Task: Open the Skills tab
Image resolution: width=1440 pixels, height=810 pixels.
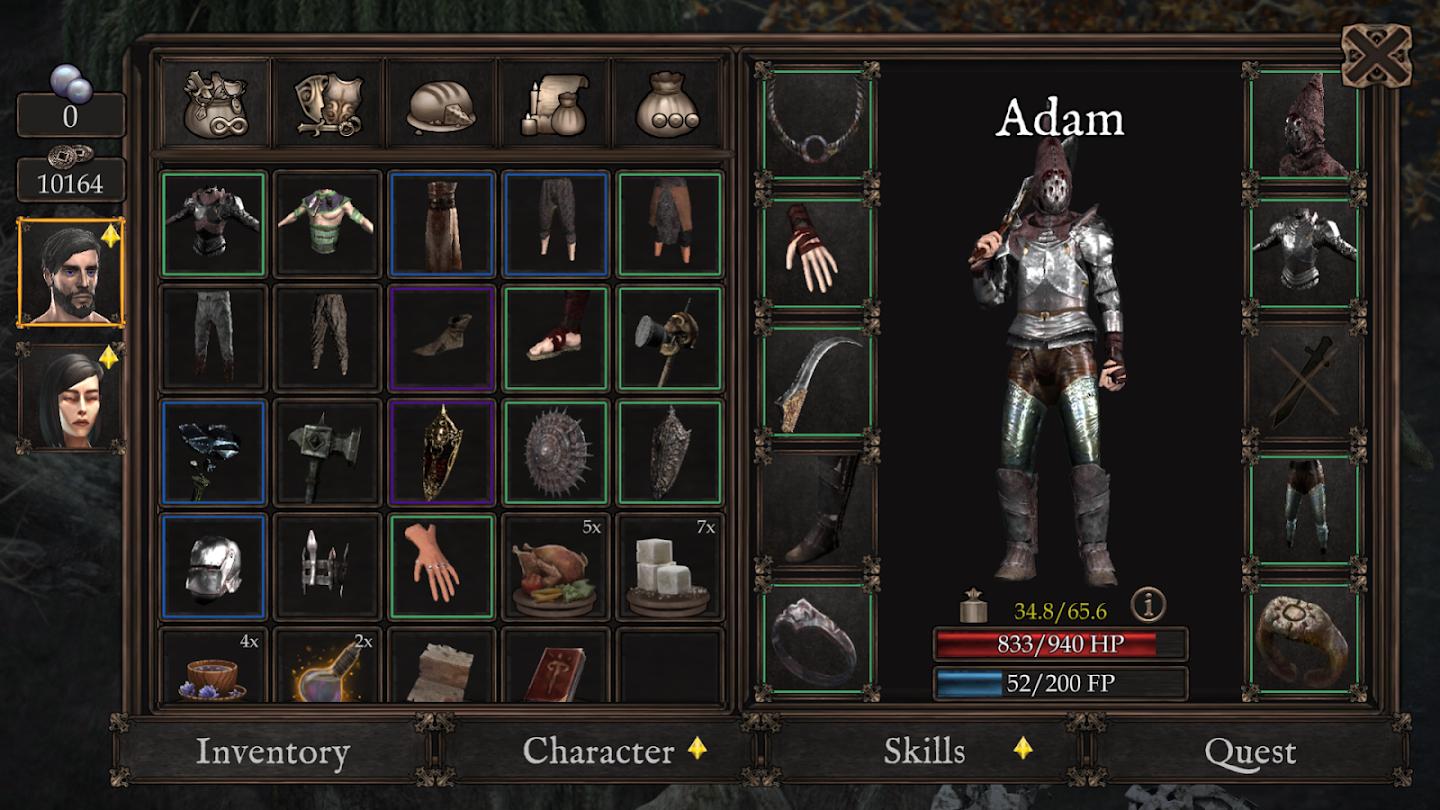Action: (x=925, y=751)
